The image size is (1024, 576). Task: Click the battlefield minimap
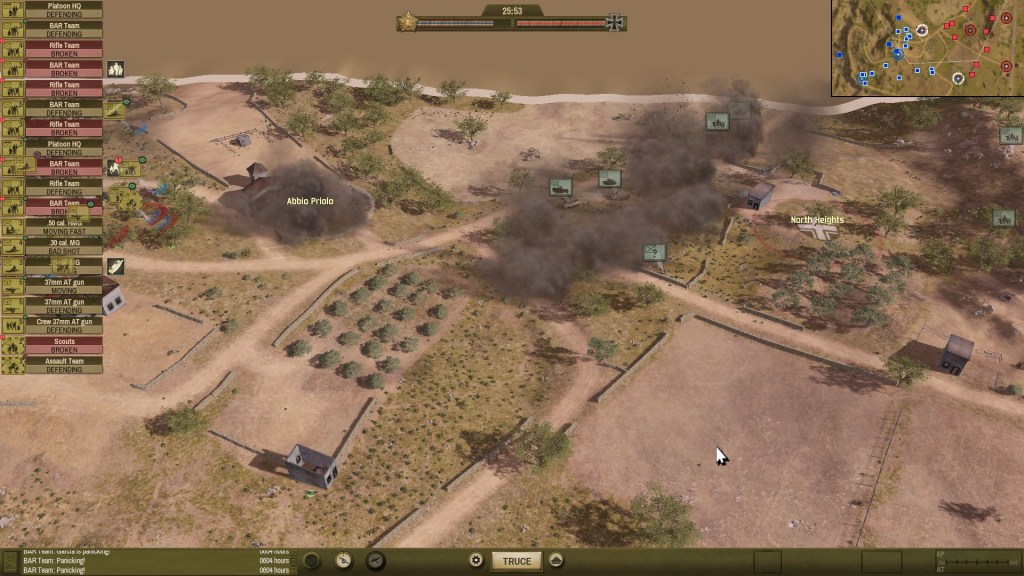927,48
